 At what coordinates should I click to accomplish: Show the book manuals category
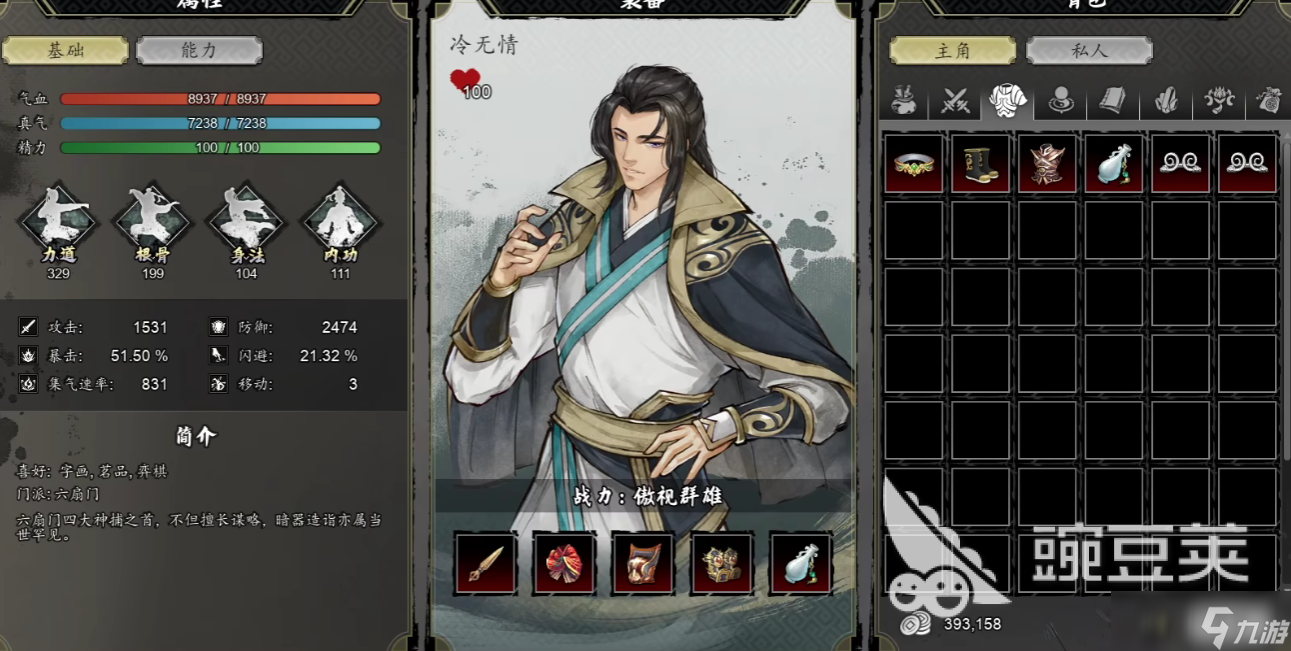[x=1113, y=100]
